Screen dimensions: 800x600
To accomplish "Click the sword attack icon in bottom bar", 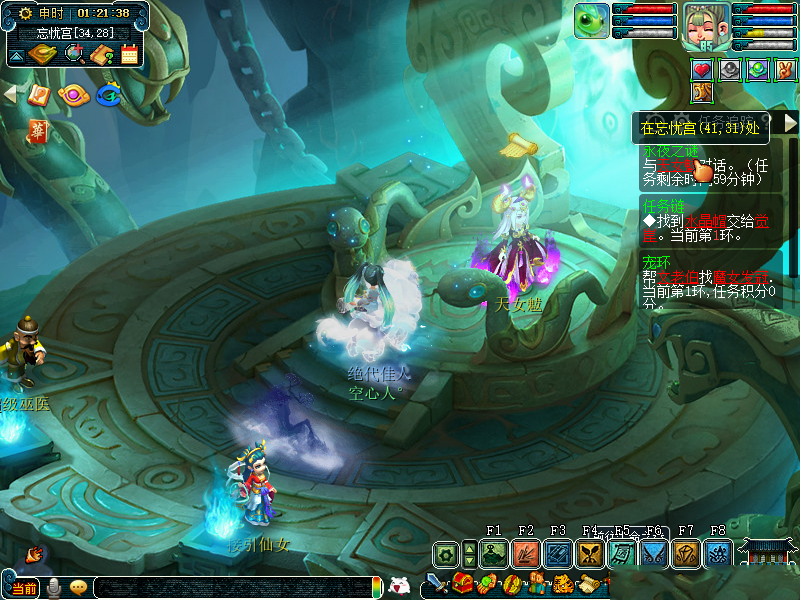I will pos(437,584).
